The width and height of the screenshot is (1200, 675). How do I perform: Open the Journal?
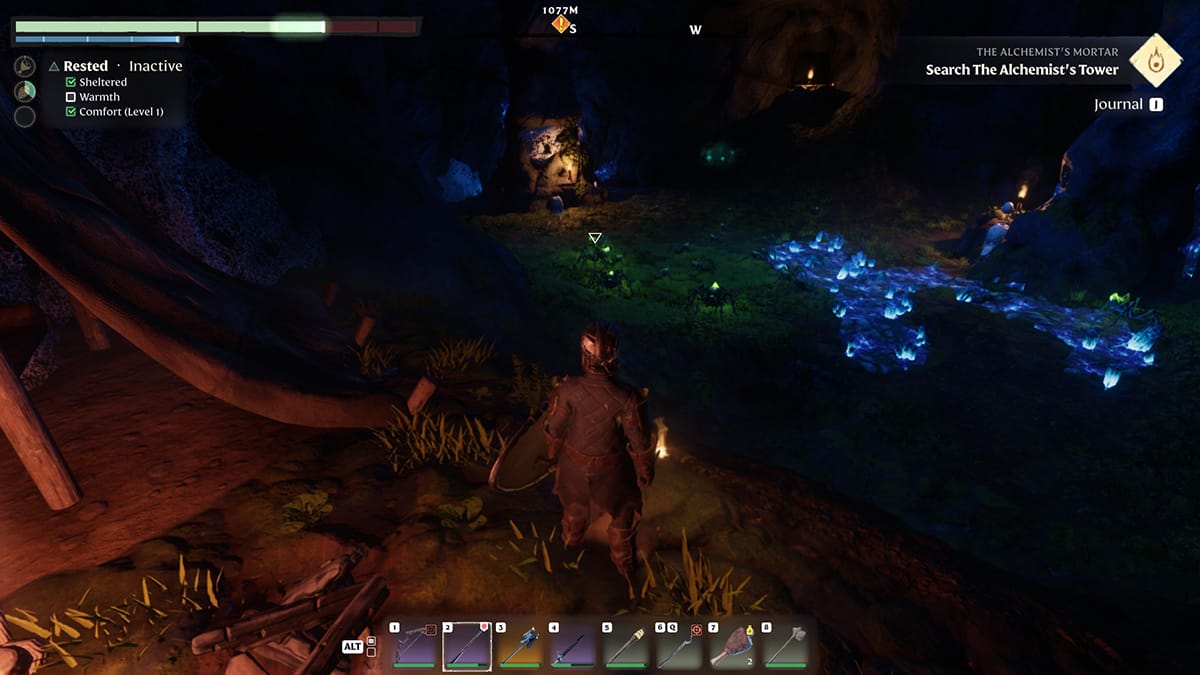point(1128,104)
